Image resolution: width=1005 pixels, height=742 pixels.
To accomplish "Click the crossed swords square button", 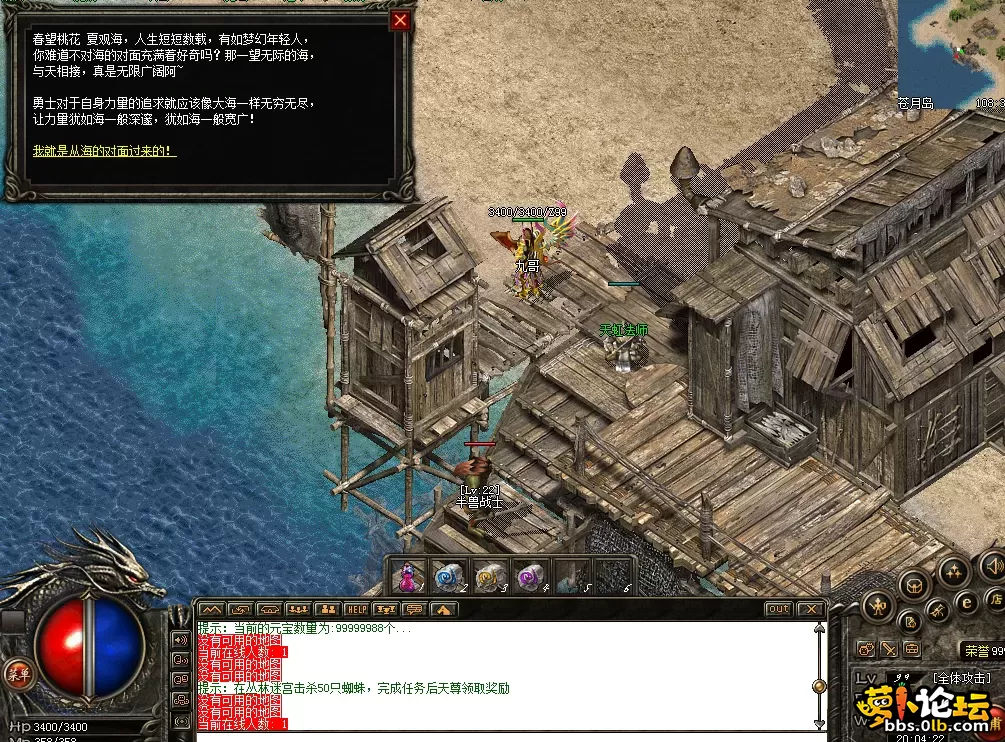I will pos(889,650).
